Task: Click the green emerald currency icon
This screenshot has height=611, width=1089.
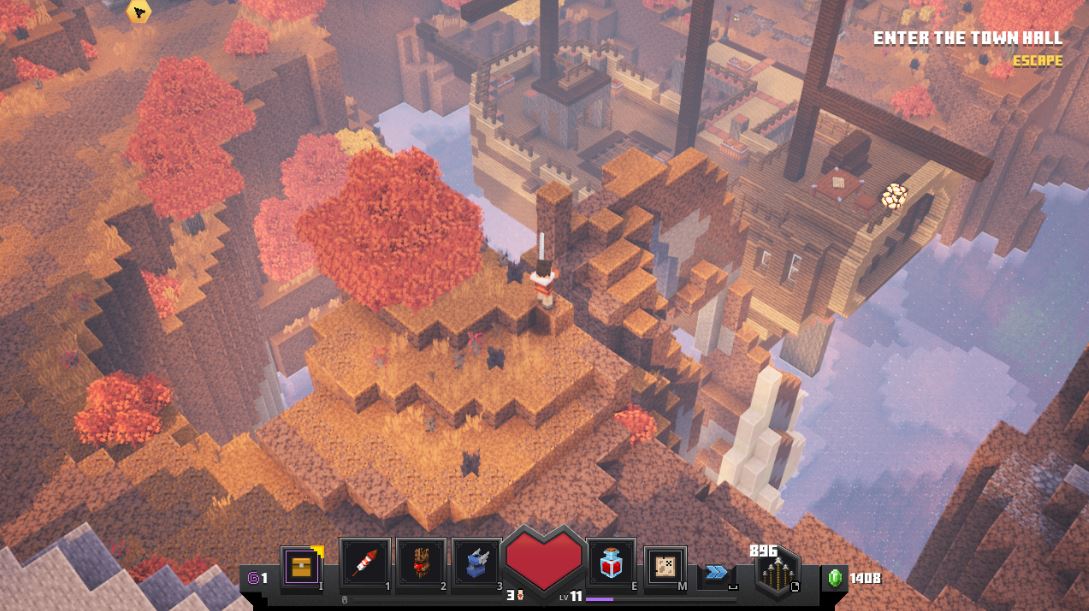Action: click(x=835, y=577)
